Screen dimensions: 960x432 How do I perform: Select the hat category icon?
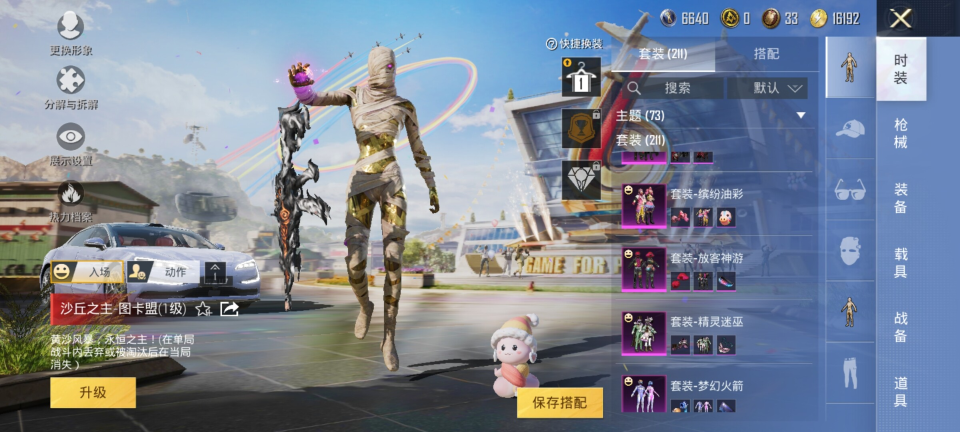[850, 128]
